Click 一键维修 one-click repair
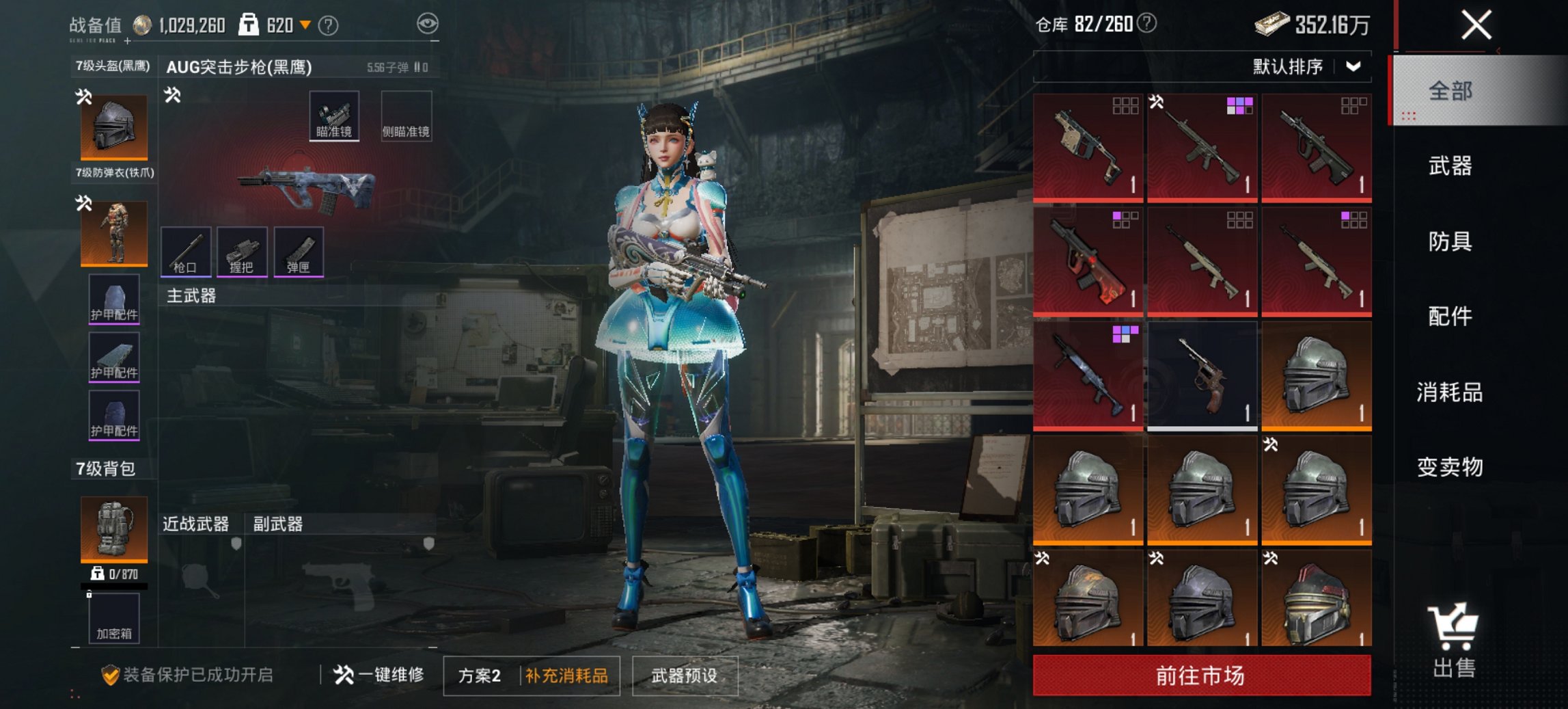The image size is (1568, 709). click(x=379, y=675)
